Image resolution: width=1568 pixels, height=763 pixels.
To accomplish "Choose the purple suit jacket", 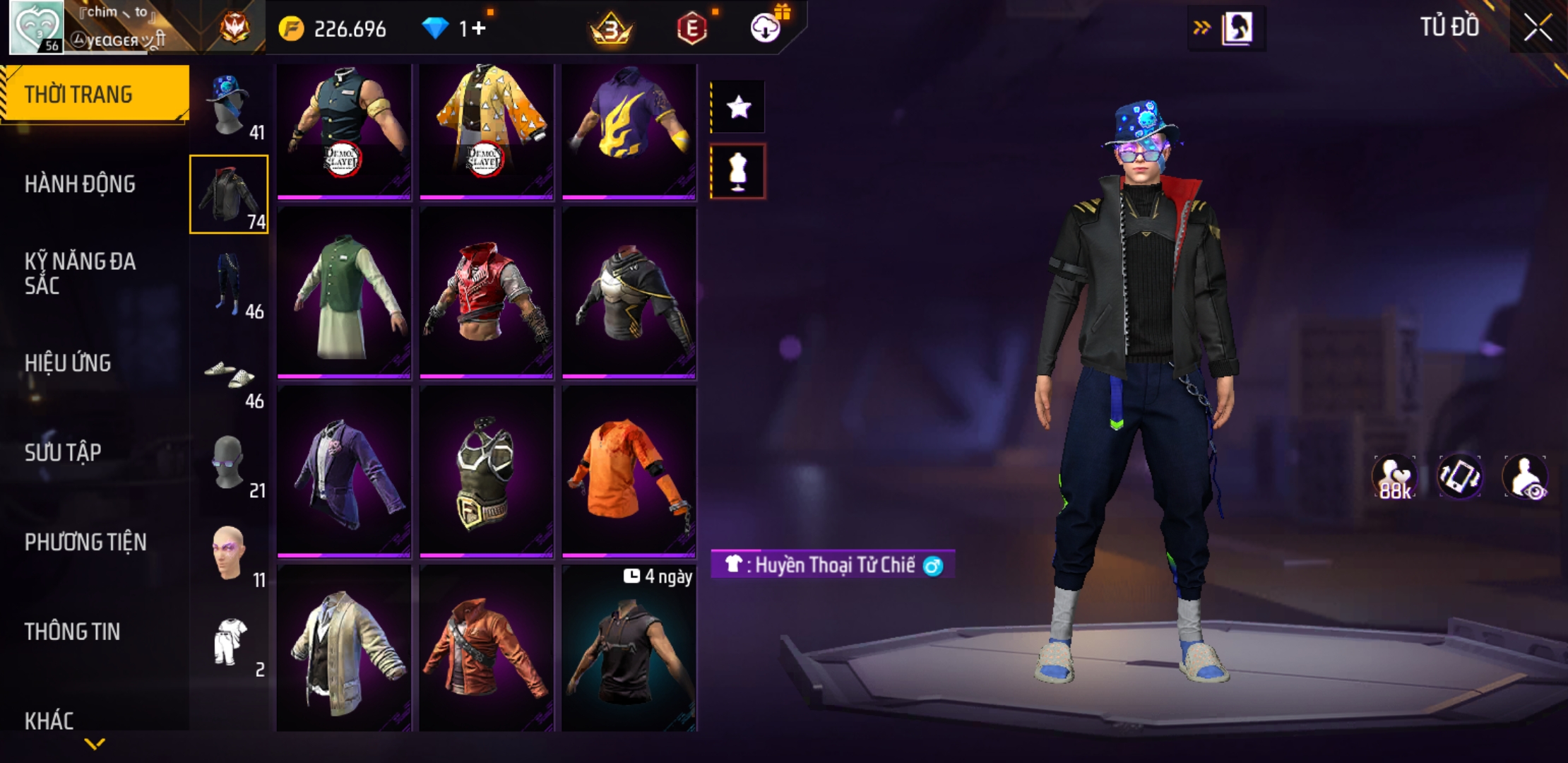I will [344, 471].
